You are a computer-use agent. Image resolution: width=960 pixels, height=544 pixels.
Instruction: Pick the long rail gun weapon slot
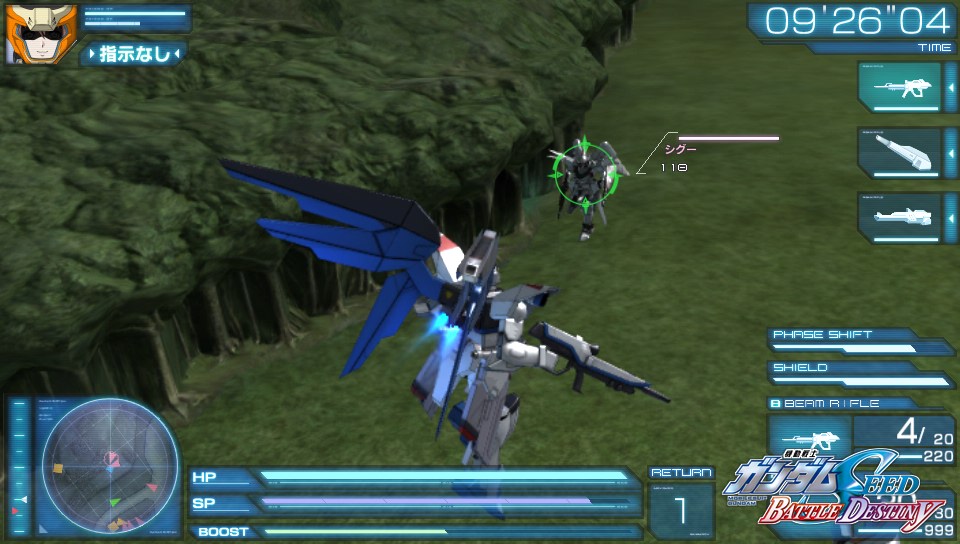(899, 217)
